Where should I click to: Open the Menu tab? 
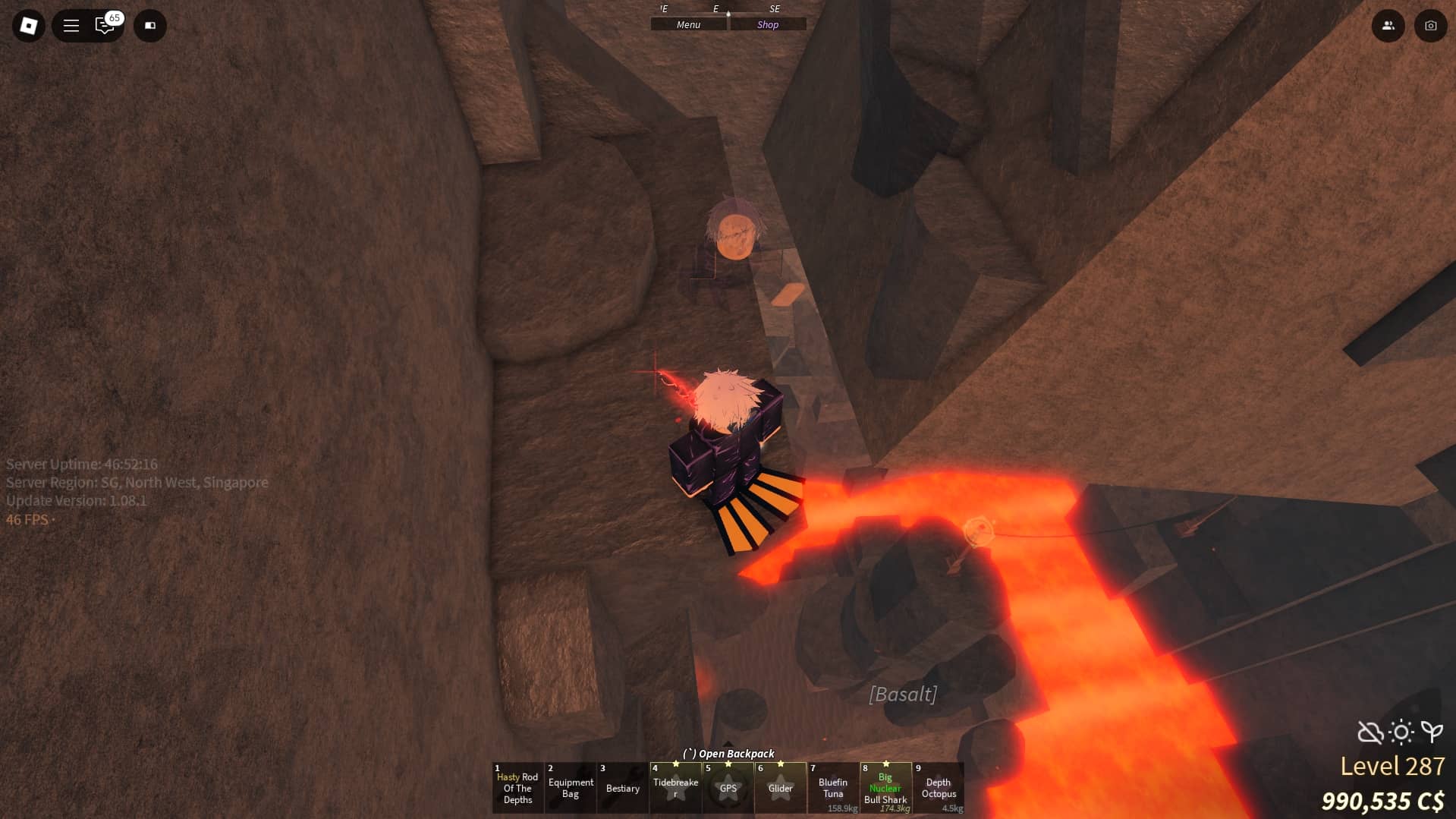[x=687, y=24]
